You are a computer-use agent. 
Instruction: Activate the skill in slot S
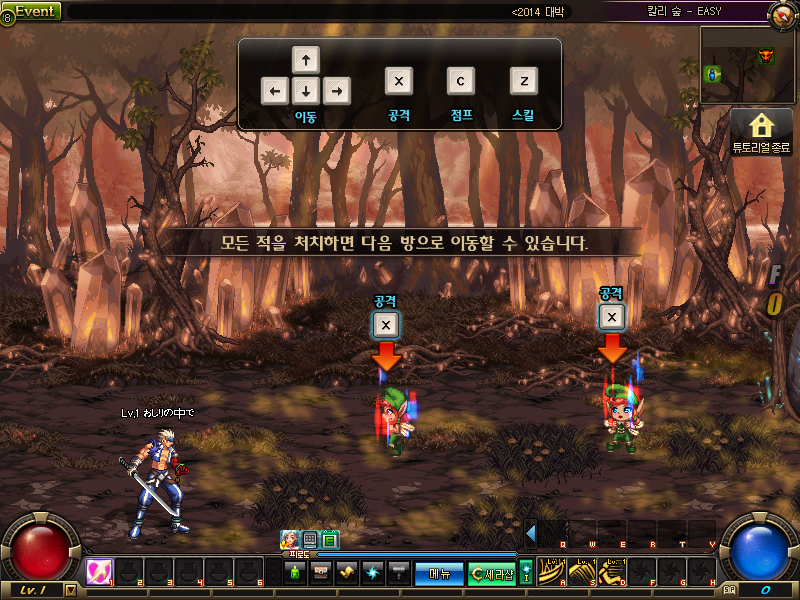[x=582, y=571]
